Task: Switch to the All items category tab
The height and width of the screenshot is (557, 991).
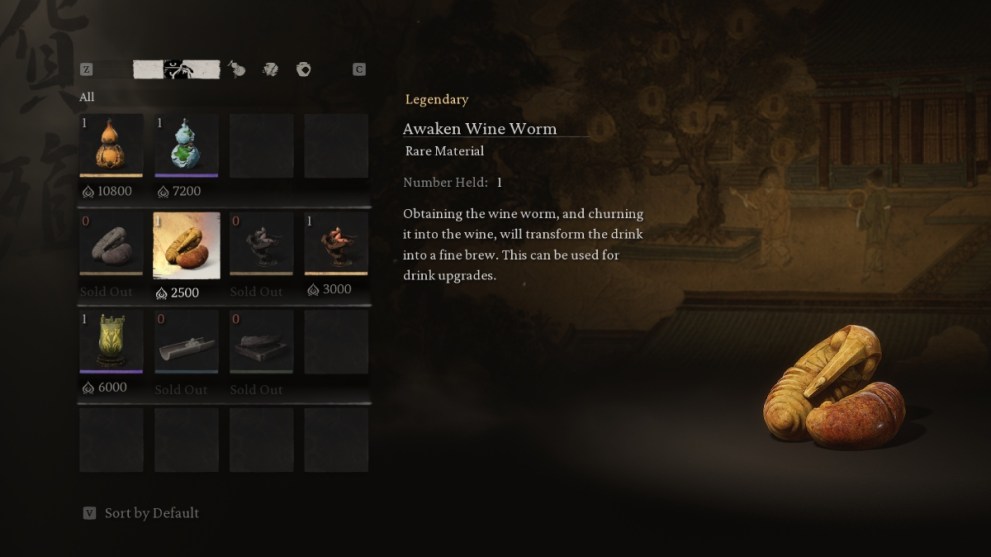Action: [x=177, y=69]
